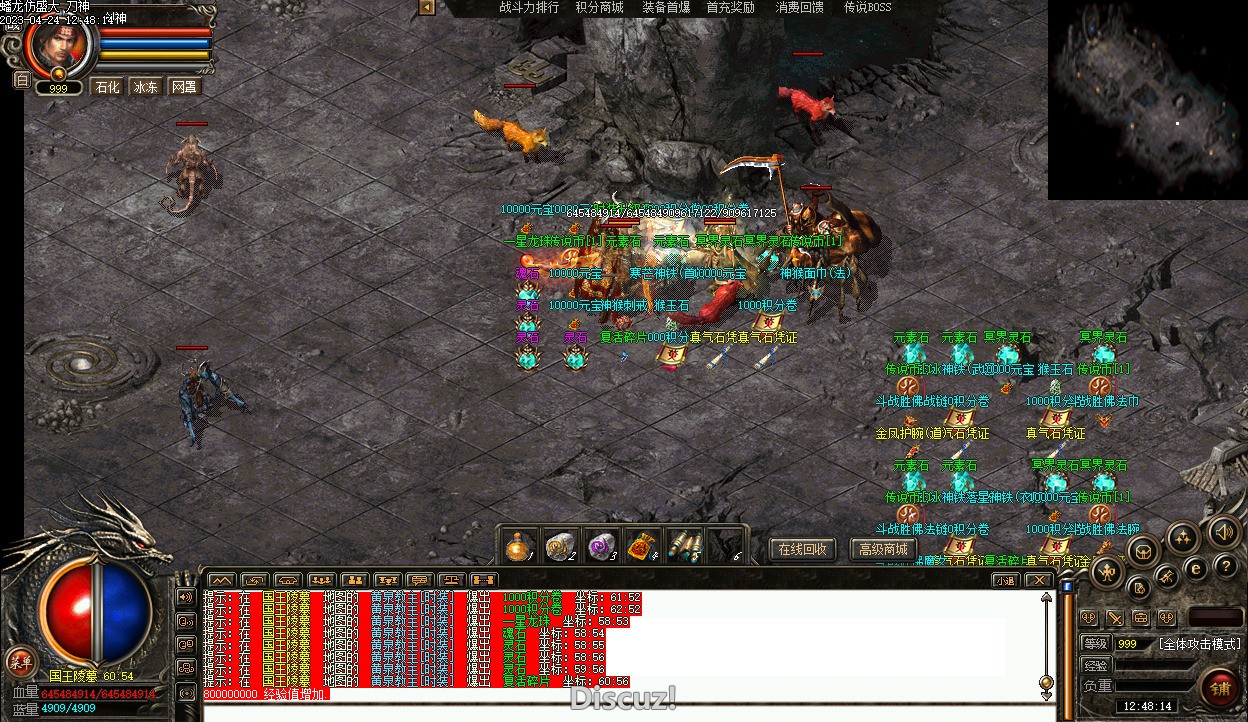Click the 冰冻 freeze status button
The width and height of the screenshot is (1248, 722).
(146, 87)
